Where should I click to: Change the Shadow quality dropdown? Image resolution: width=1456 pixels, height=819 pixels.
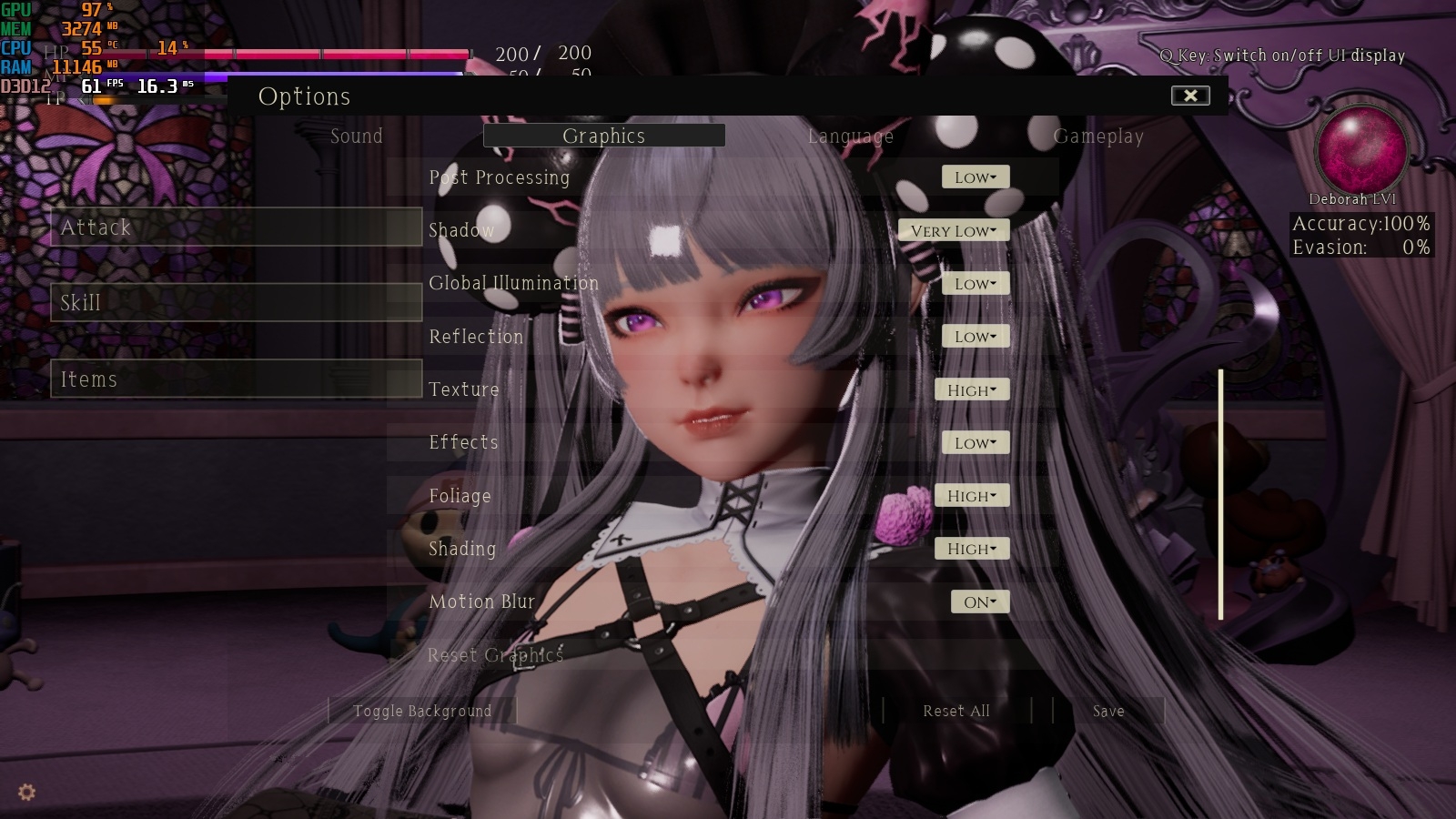pyautogui.click(x=953, y=231)
